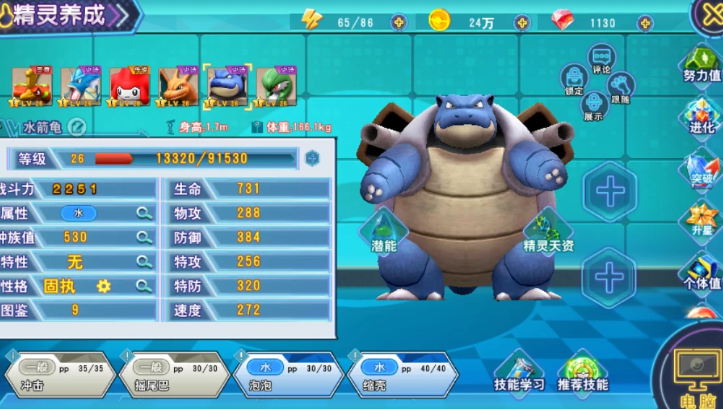Select the 泡泡 bubble water skill
723x409 pixels.
coord(283,376)
